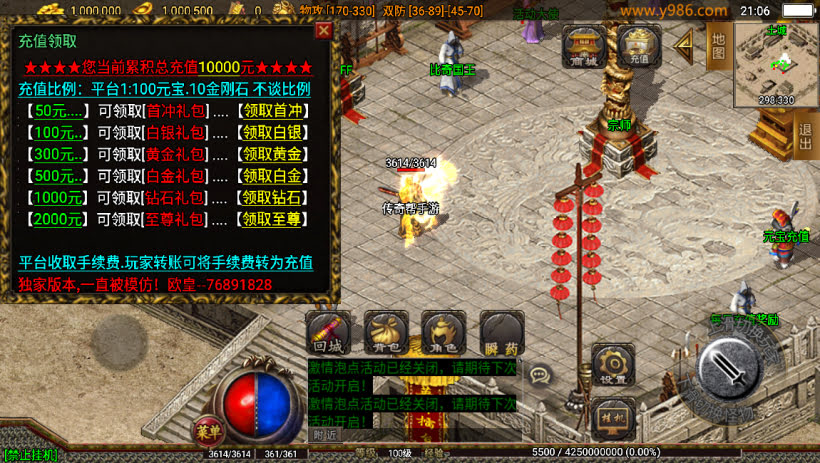Claim the 领取白银 silver gift pack

coord(273,132)
